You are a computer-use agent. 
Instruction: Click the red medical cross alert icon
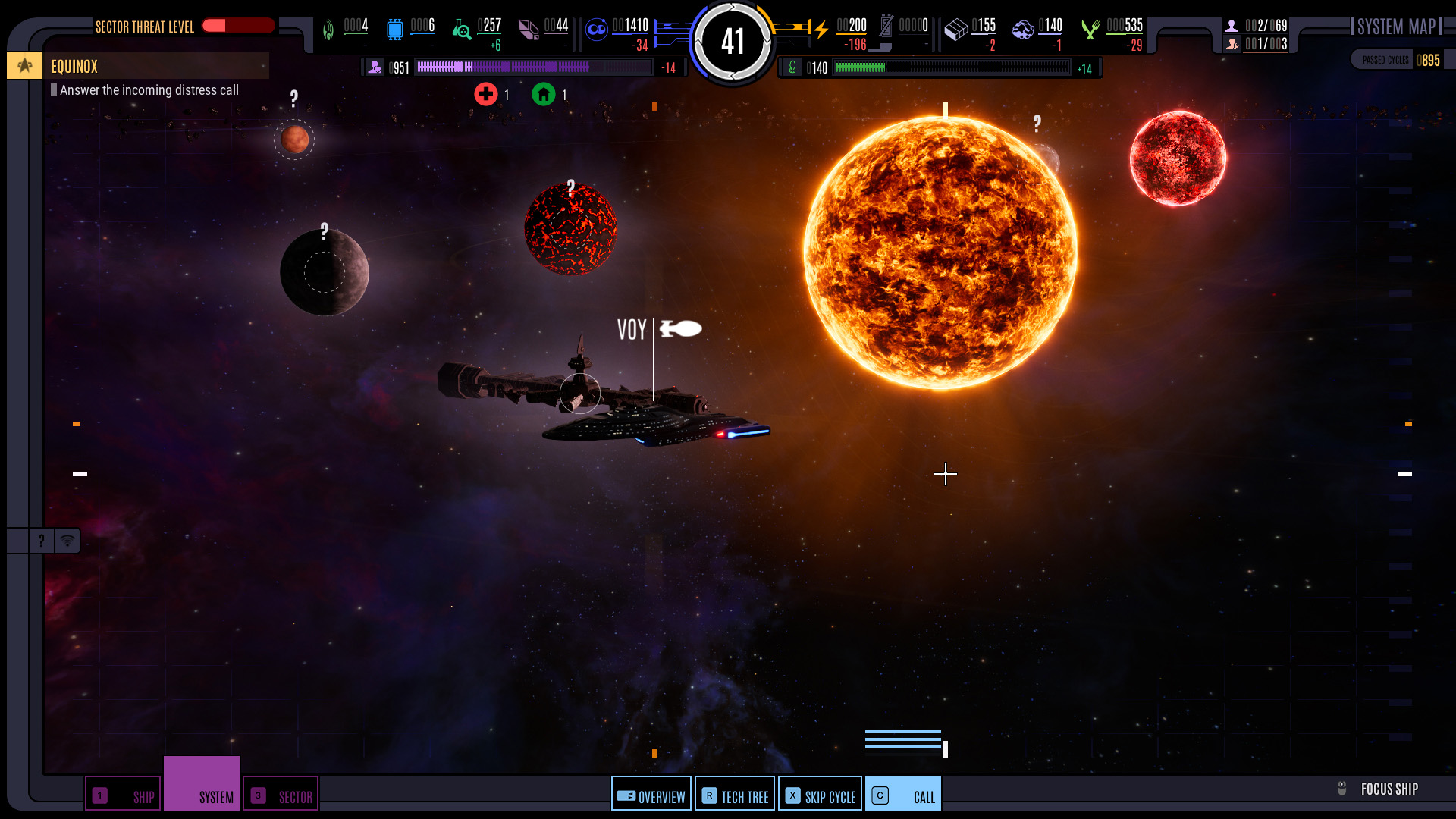pos(486,95)
